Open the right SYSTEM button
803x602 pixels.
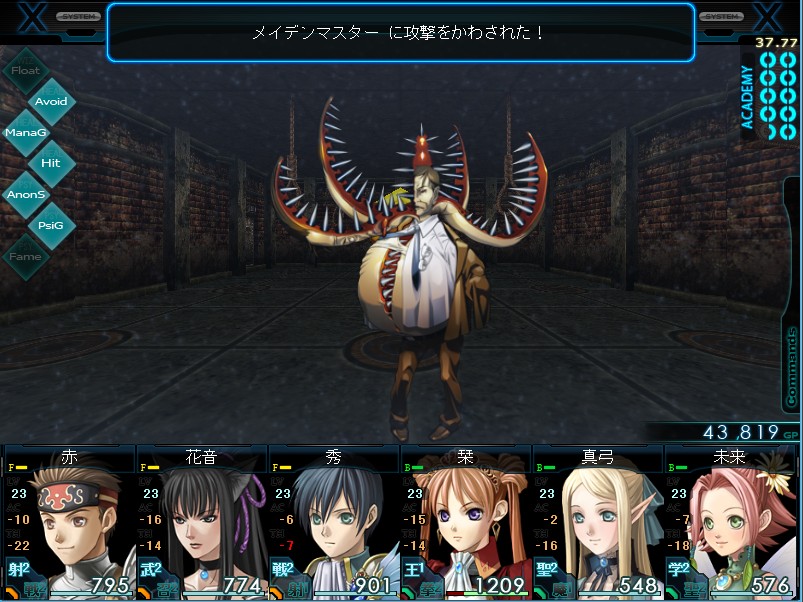(720, 17)
